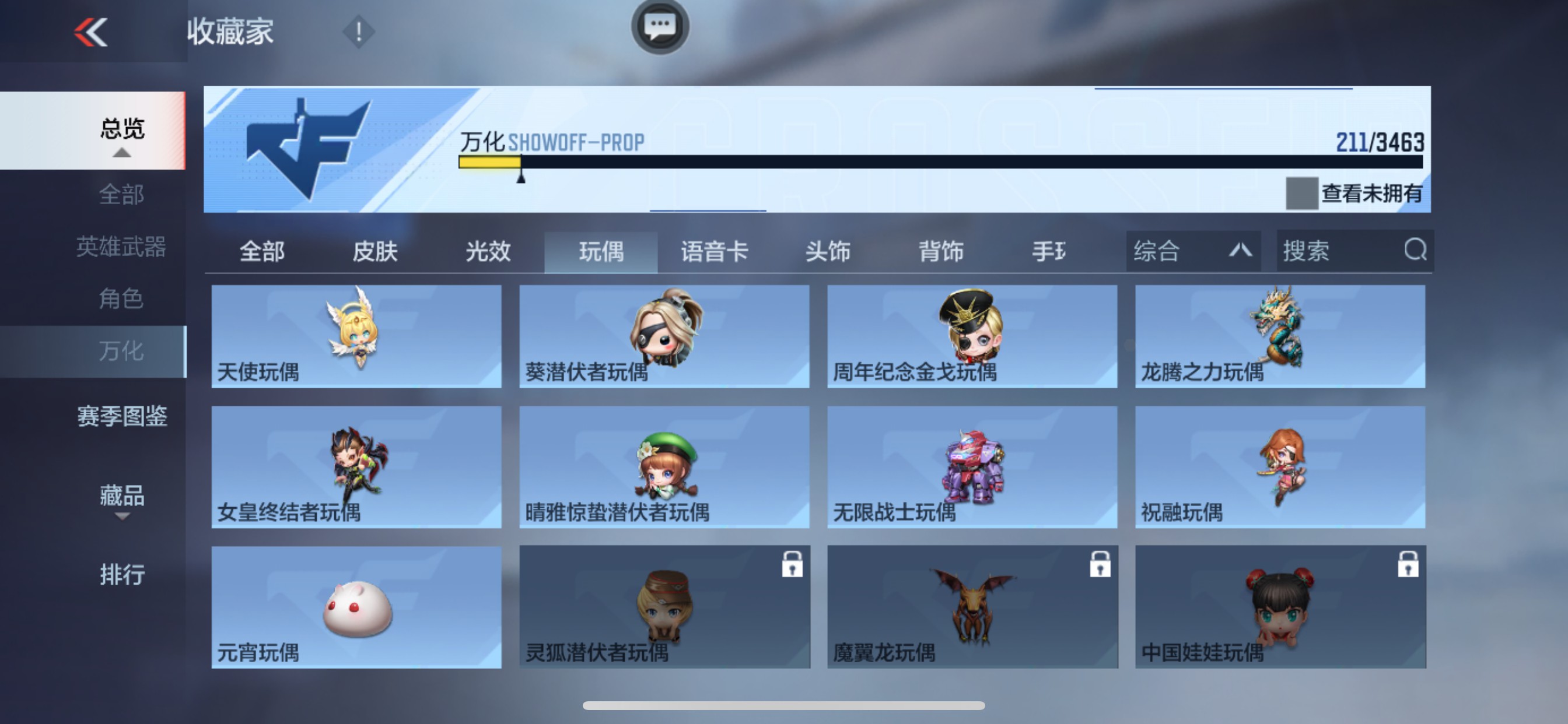
Task: Collapse the 总览 section arrow
Action: coord(124,154)
